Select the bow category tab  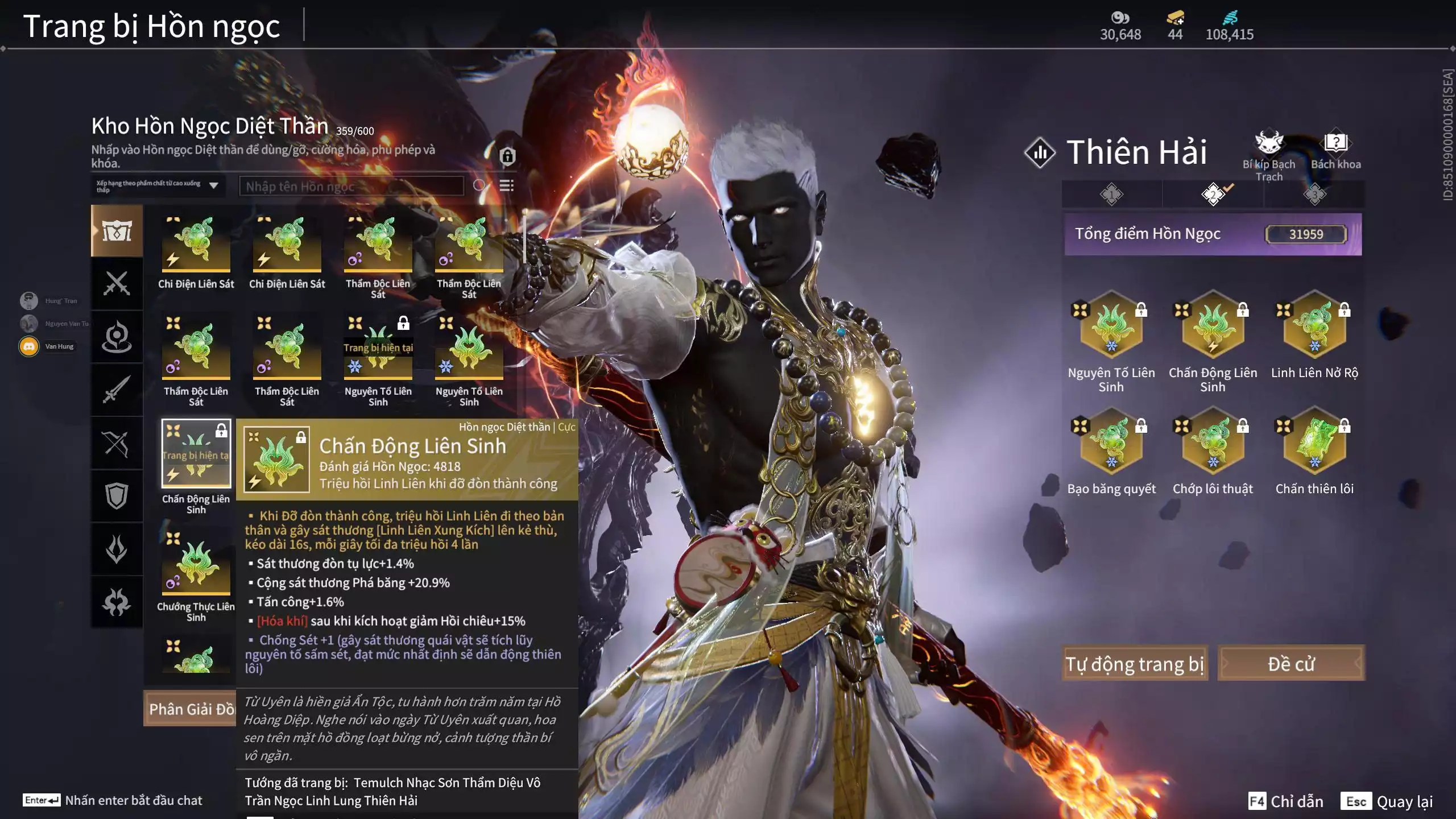(117, 443)
